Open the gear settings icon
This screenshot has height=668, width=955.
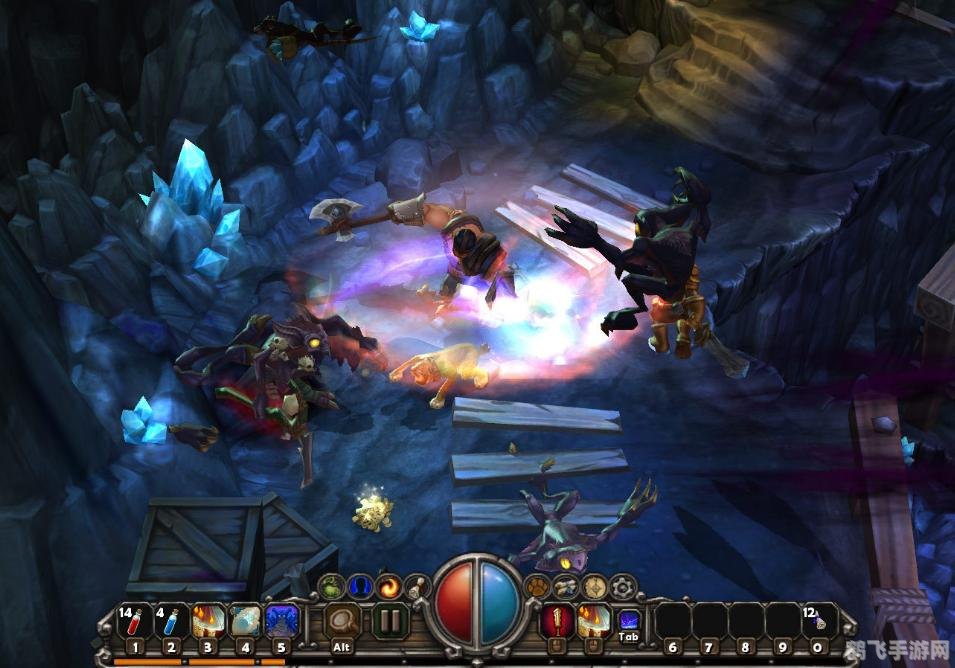[622, 586]
